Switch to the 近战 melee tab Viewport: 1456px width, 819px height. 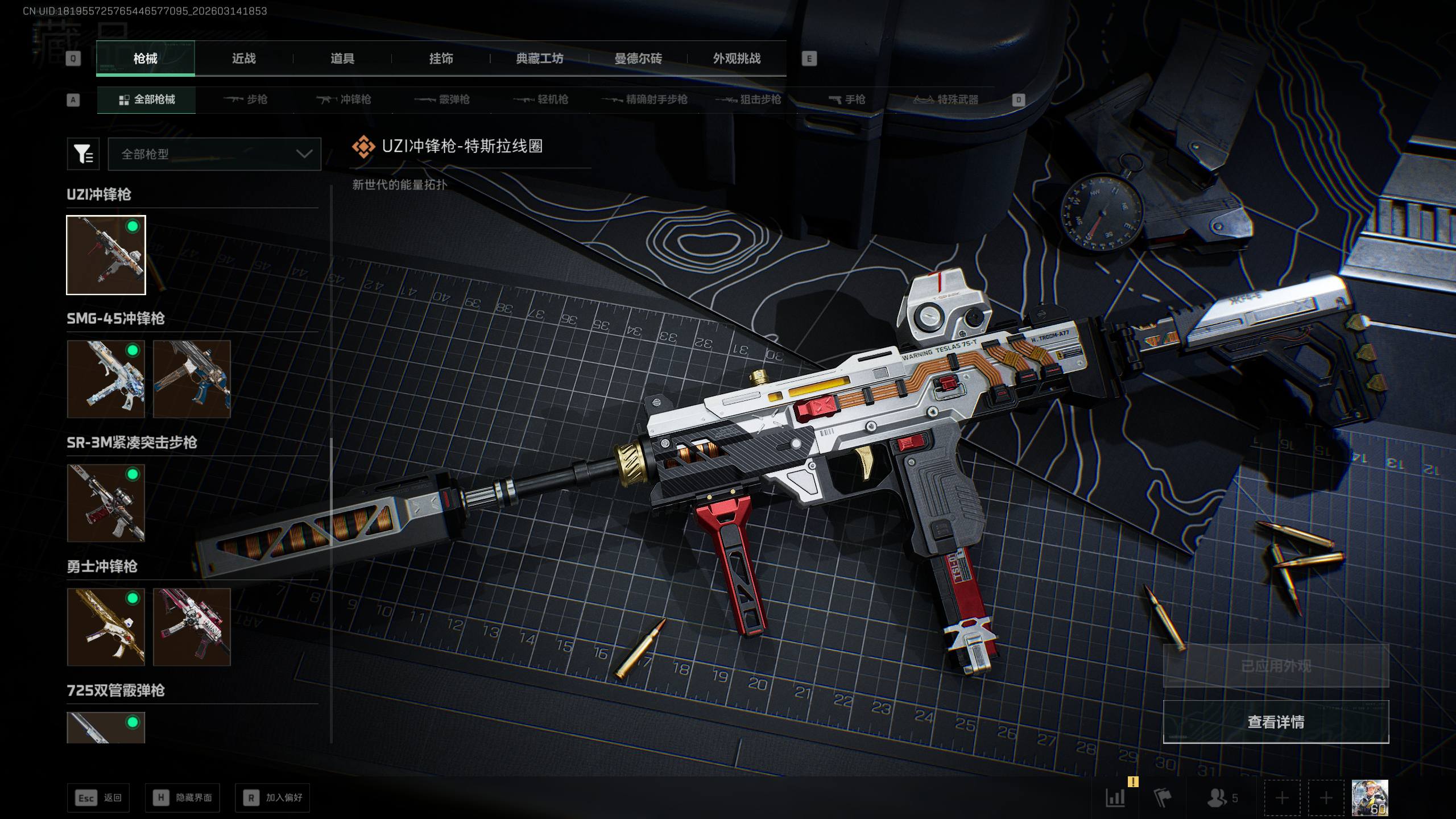(243, 59)
